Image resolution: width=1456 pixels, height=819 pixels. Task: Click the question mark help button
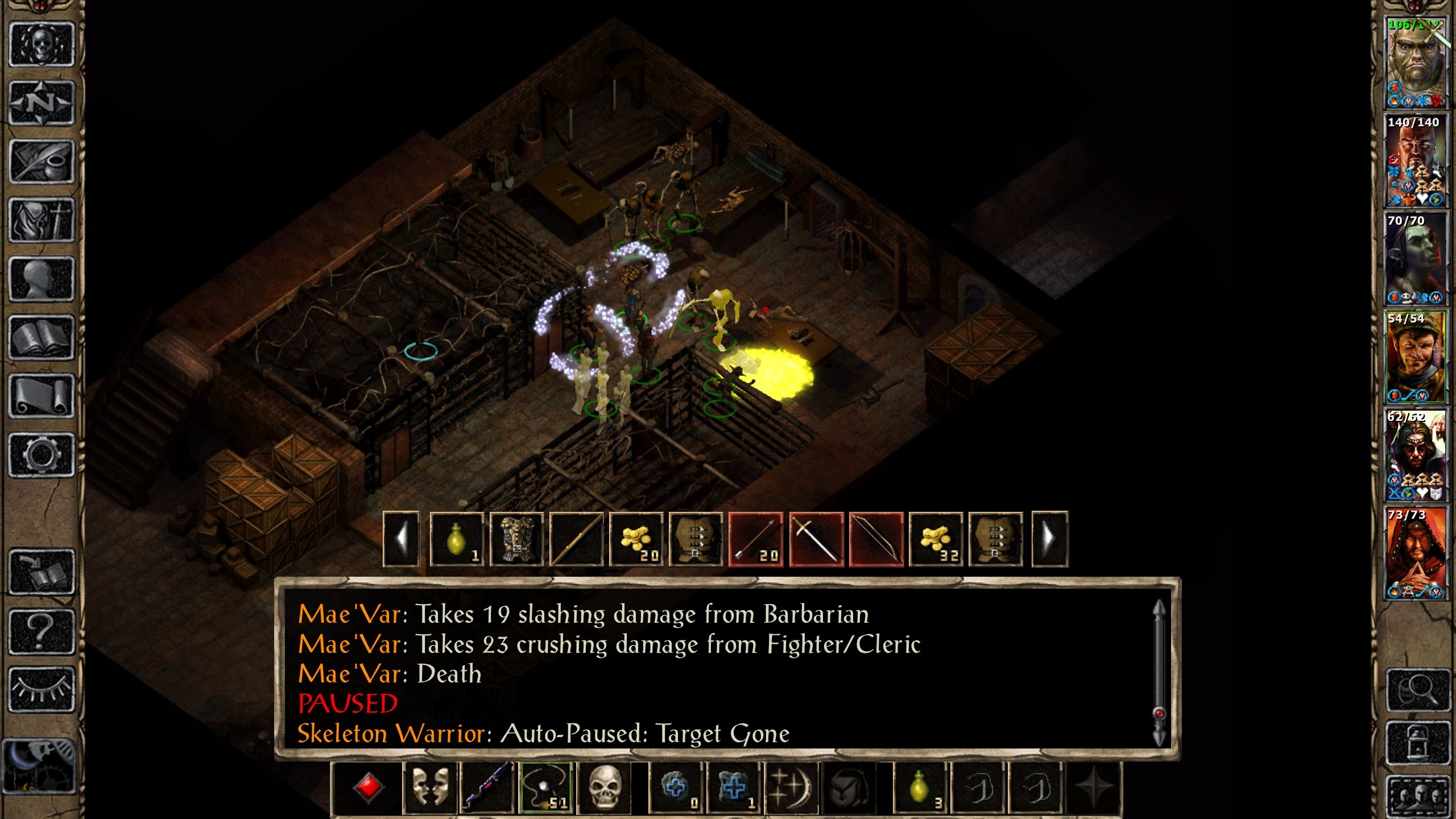[x=42, y=631]
